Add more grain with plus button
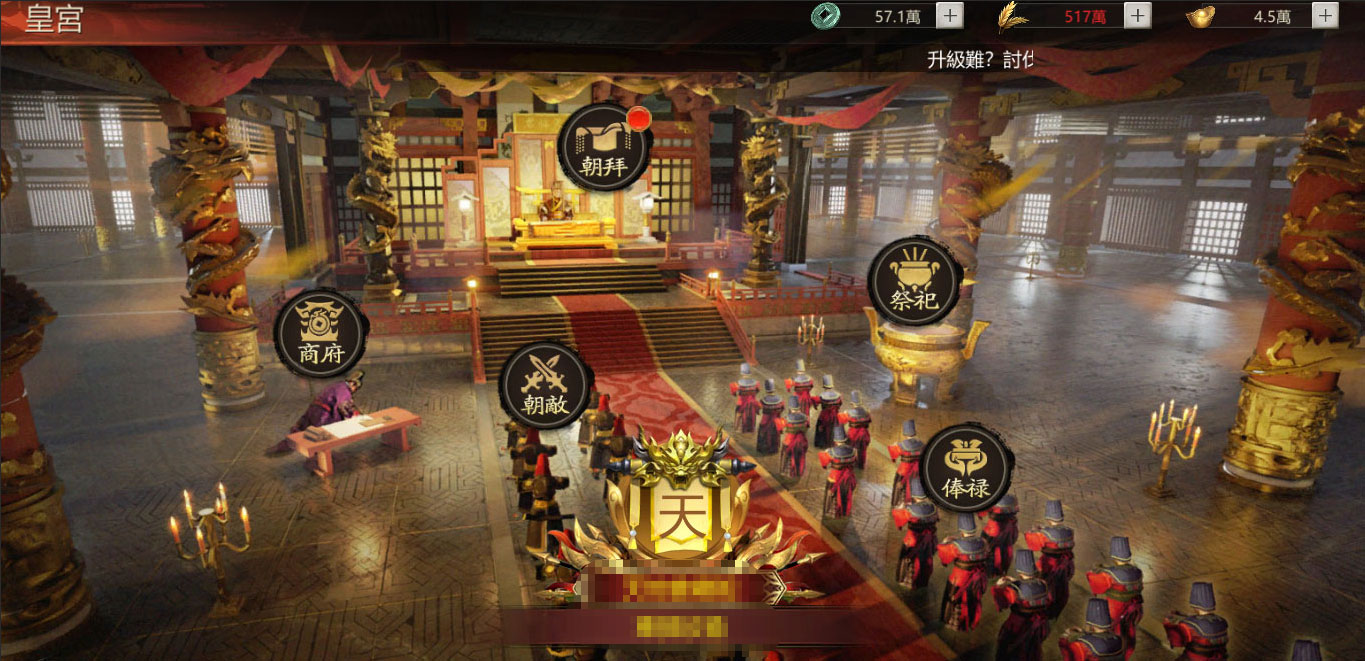The image size is (1365, 661). pos(1137,16)
